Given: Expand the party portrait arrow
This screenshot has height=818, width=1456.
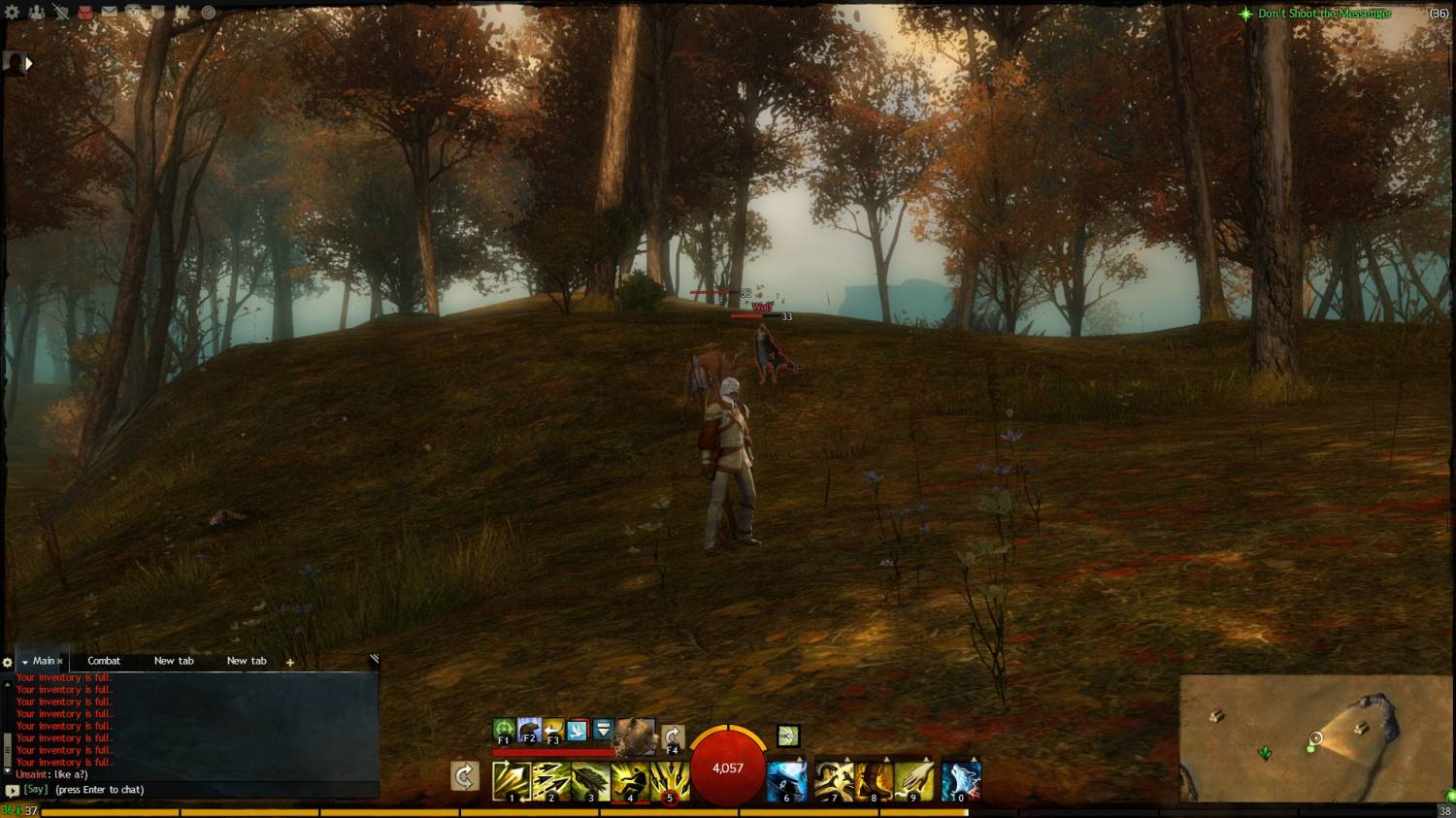Looking at the screenshot, I should pos(29,64).
